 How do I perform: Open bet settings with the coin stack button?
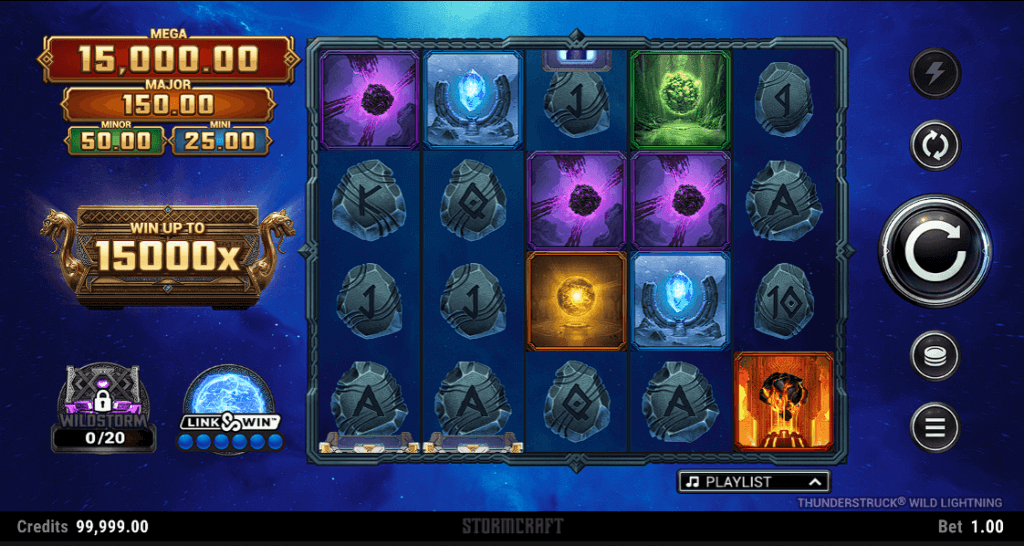(935, 355)
